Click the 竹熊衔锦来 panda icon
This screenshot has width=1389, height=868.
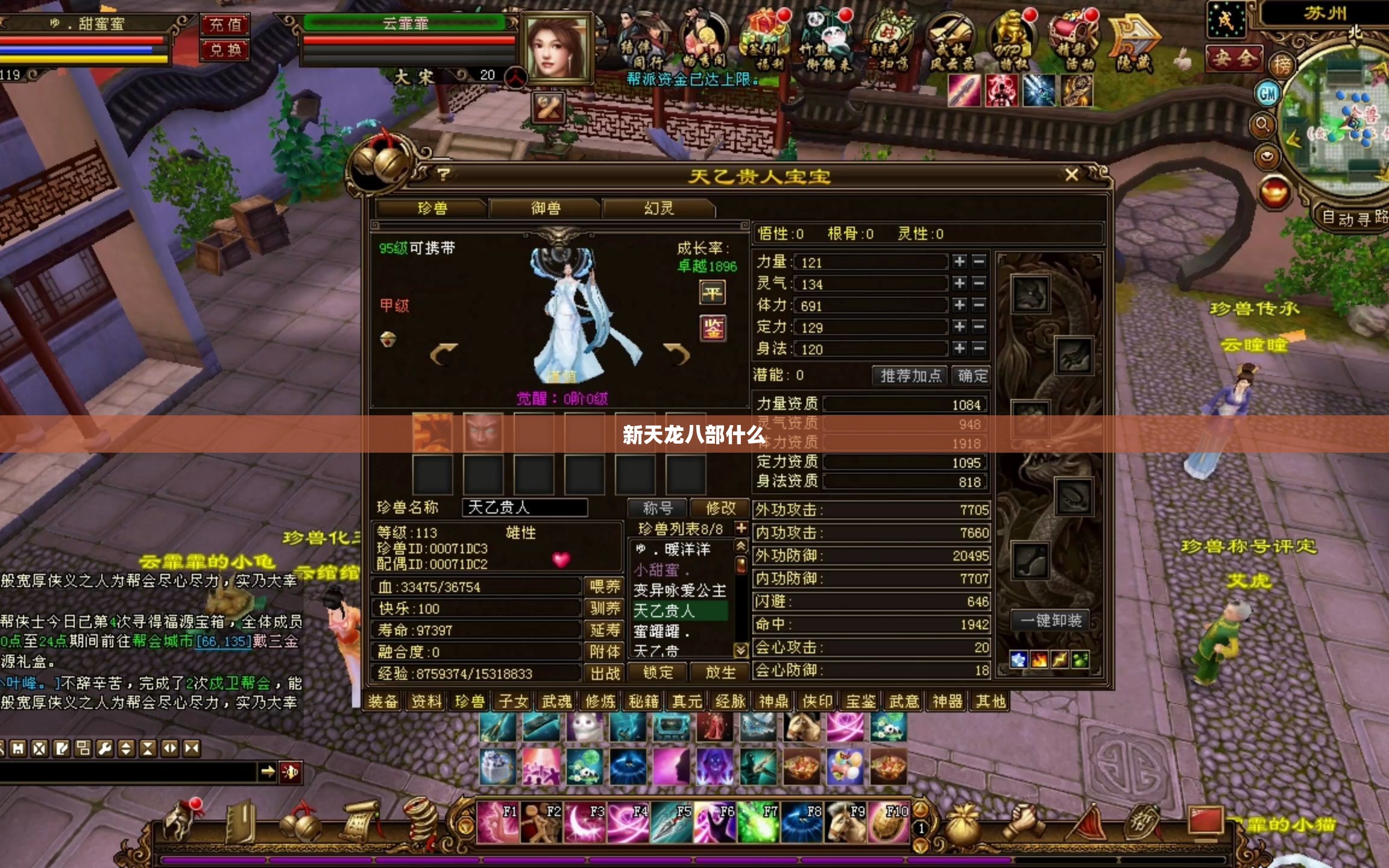coord(827,36)
